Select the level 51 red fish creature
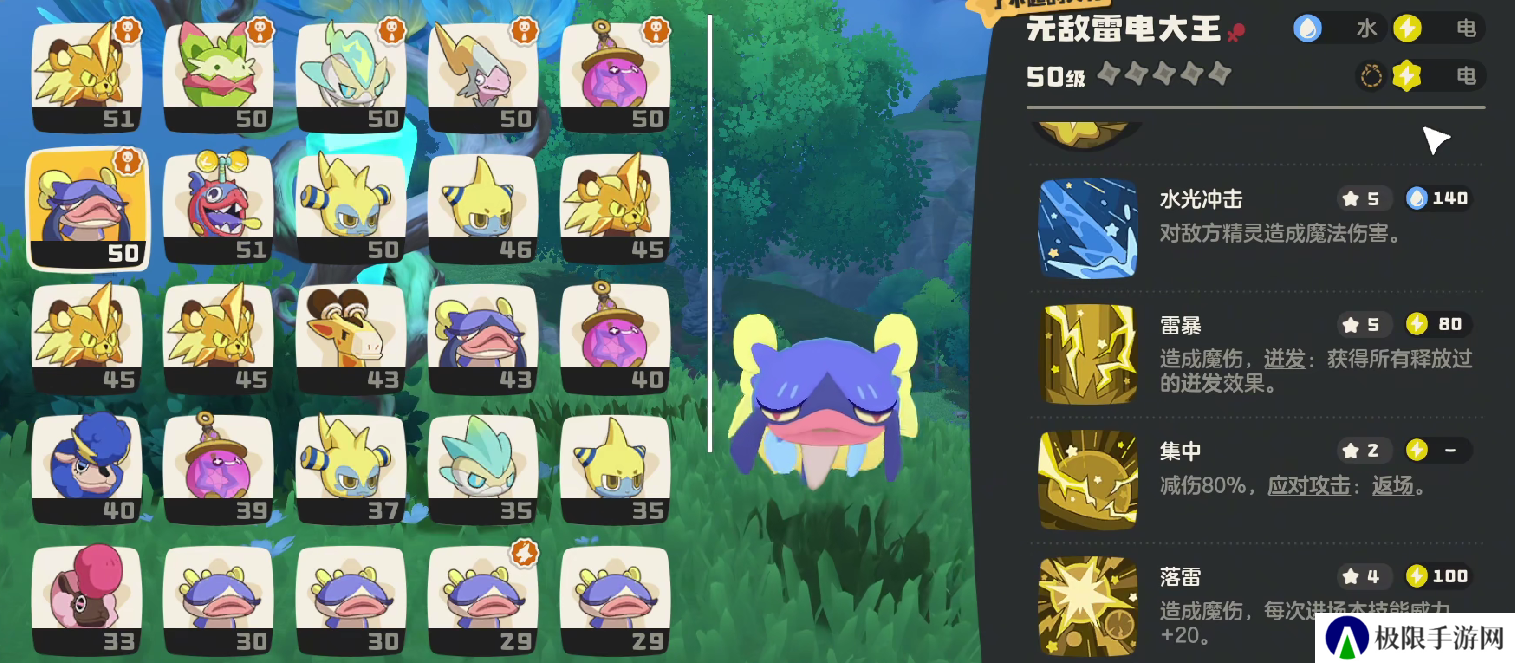1515x663 pixels. pos(218,208)
